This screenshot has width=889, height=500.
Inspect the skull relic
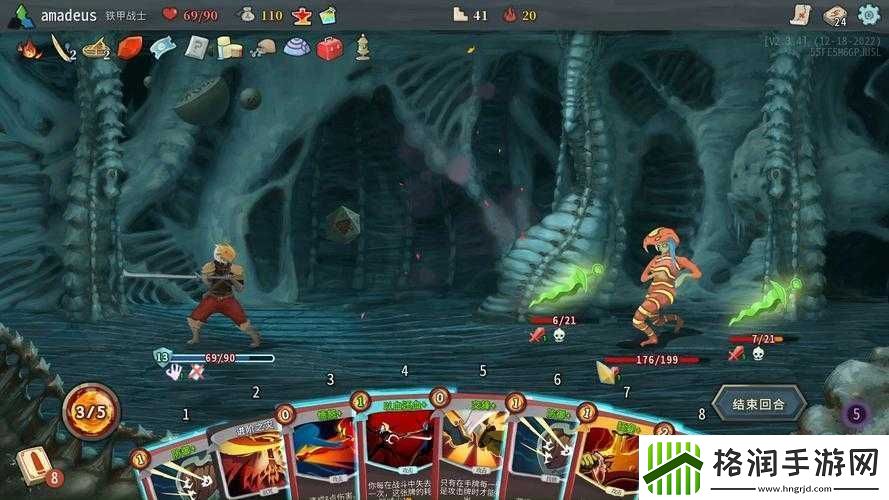pyautogui.click(x=262, y=47)
